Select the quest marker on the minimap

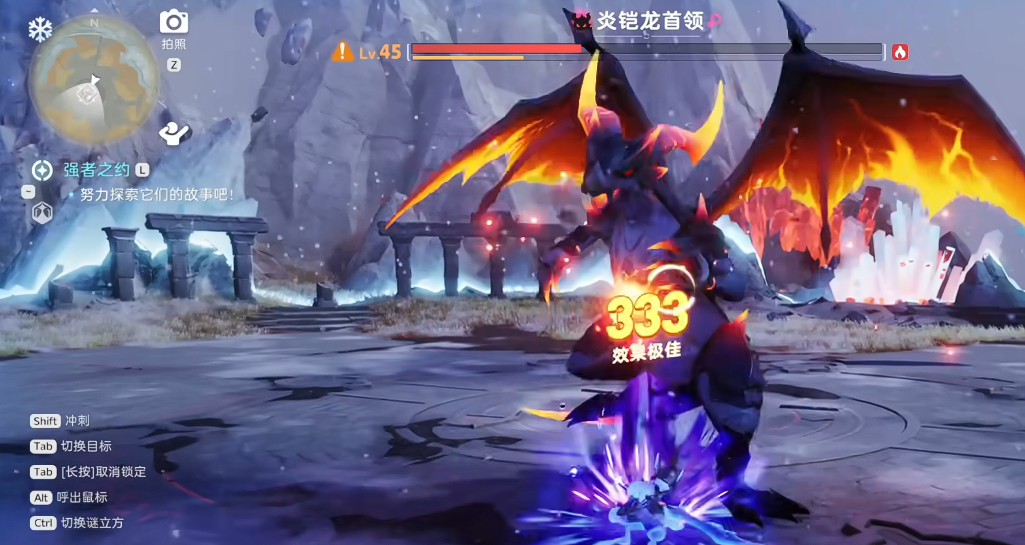pyautogui.click(x=87, y=95)
